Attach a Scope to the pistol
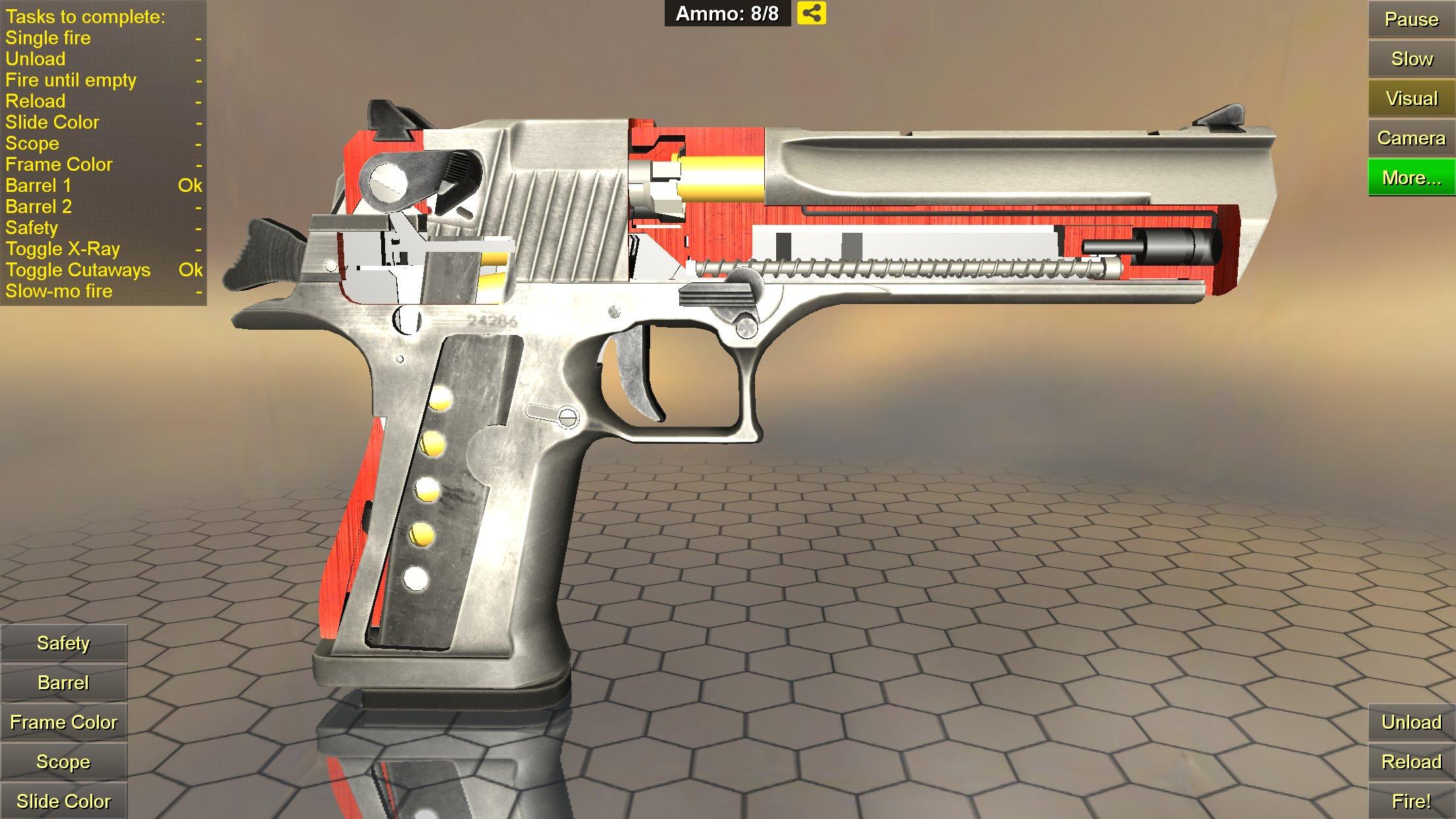 pos(63,762)
